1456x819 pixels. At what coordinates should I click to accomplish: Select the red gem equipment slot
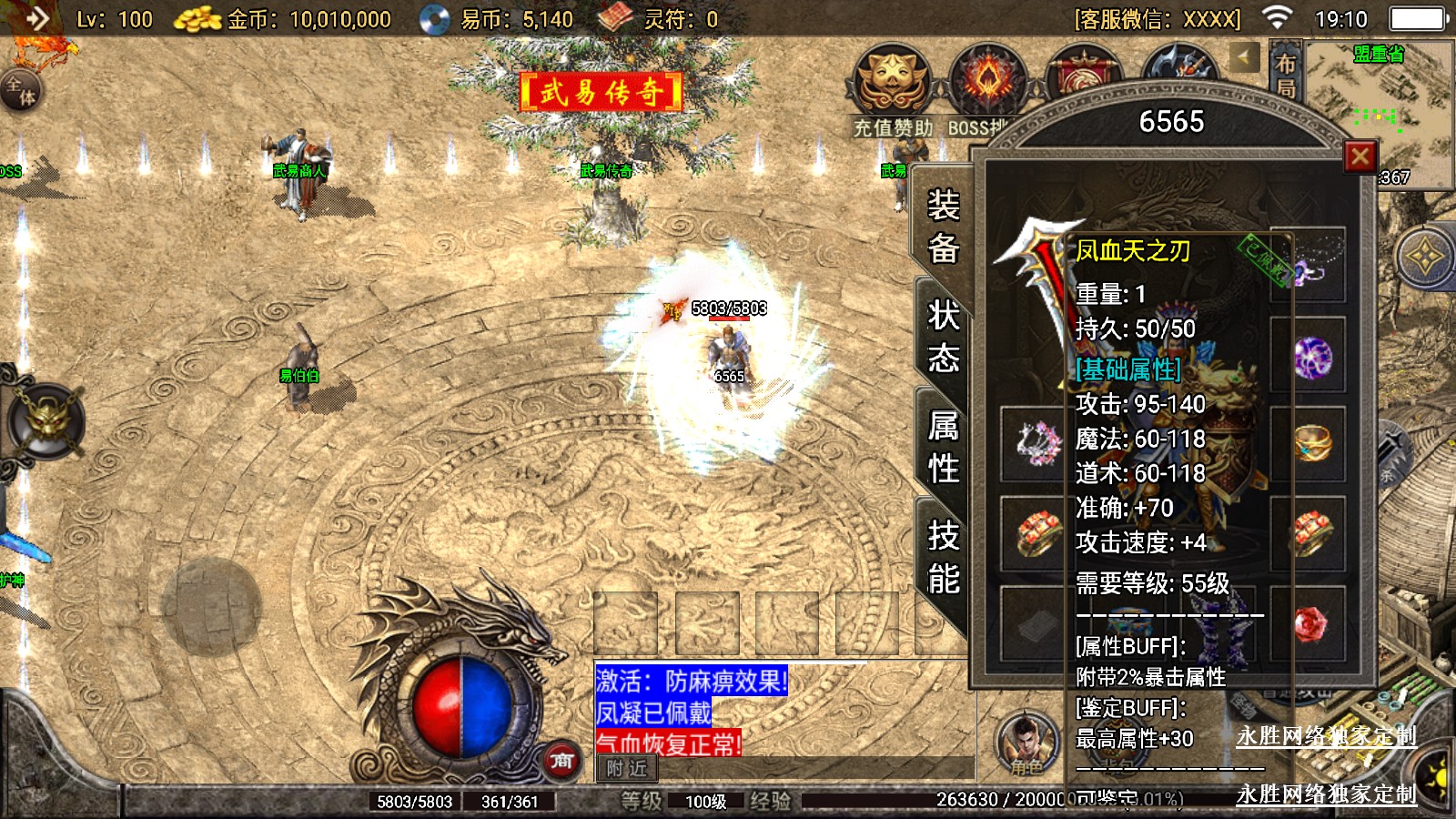pos(1310,622)
